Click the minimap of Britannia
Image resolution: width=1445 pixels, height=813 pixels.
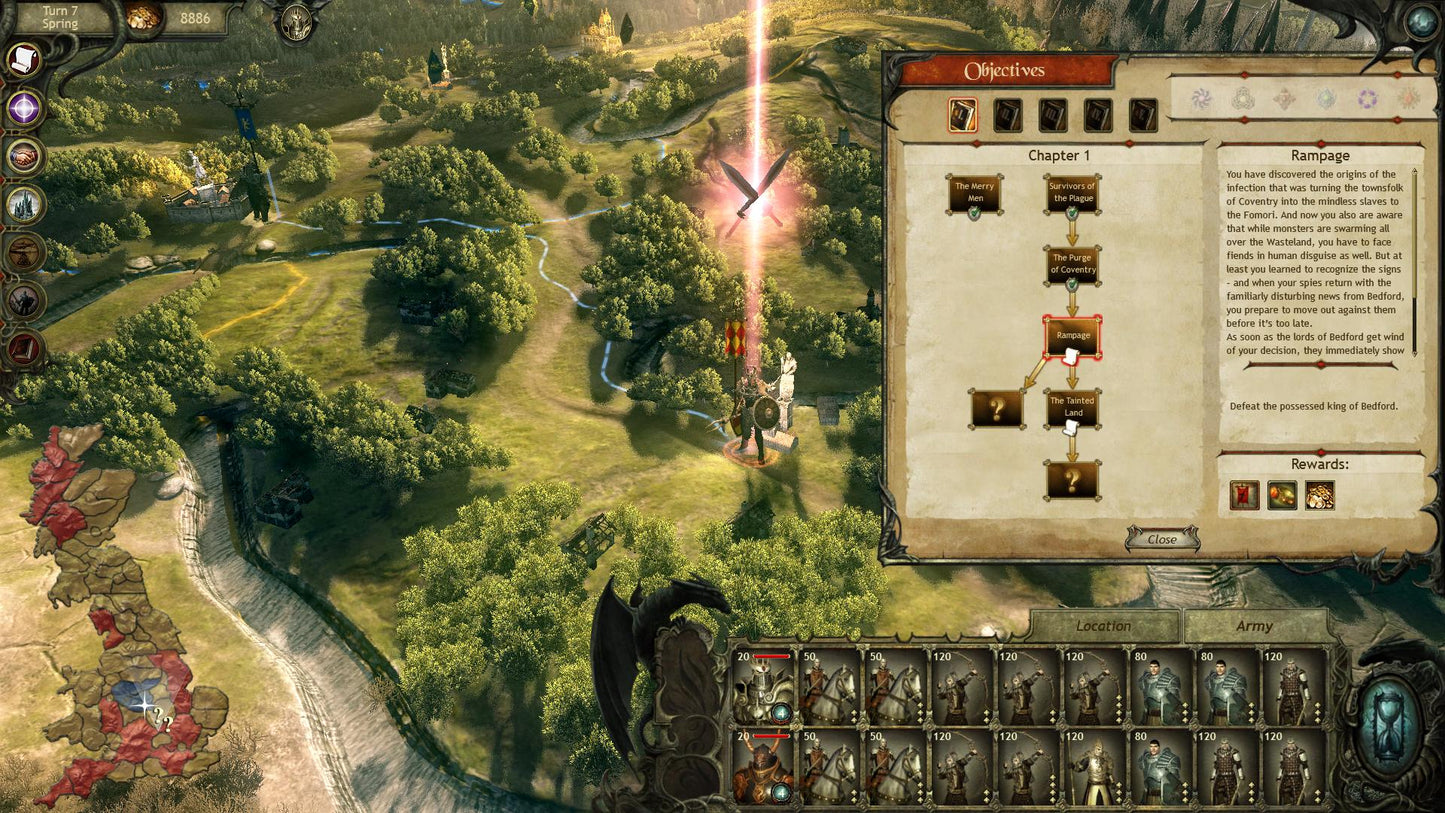[x=120, y=620]
